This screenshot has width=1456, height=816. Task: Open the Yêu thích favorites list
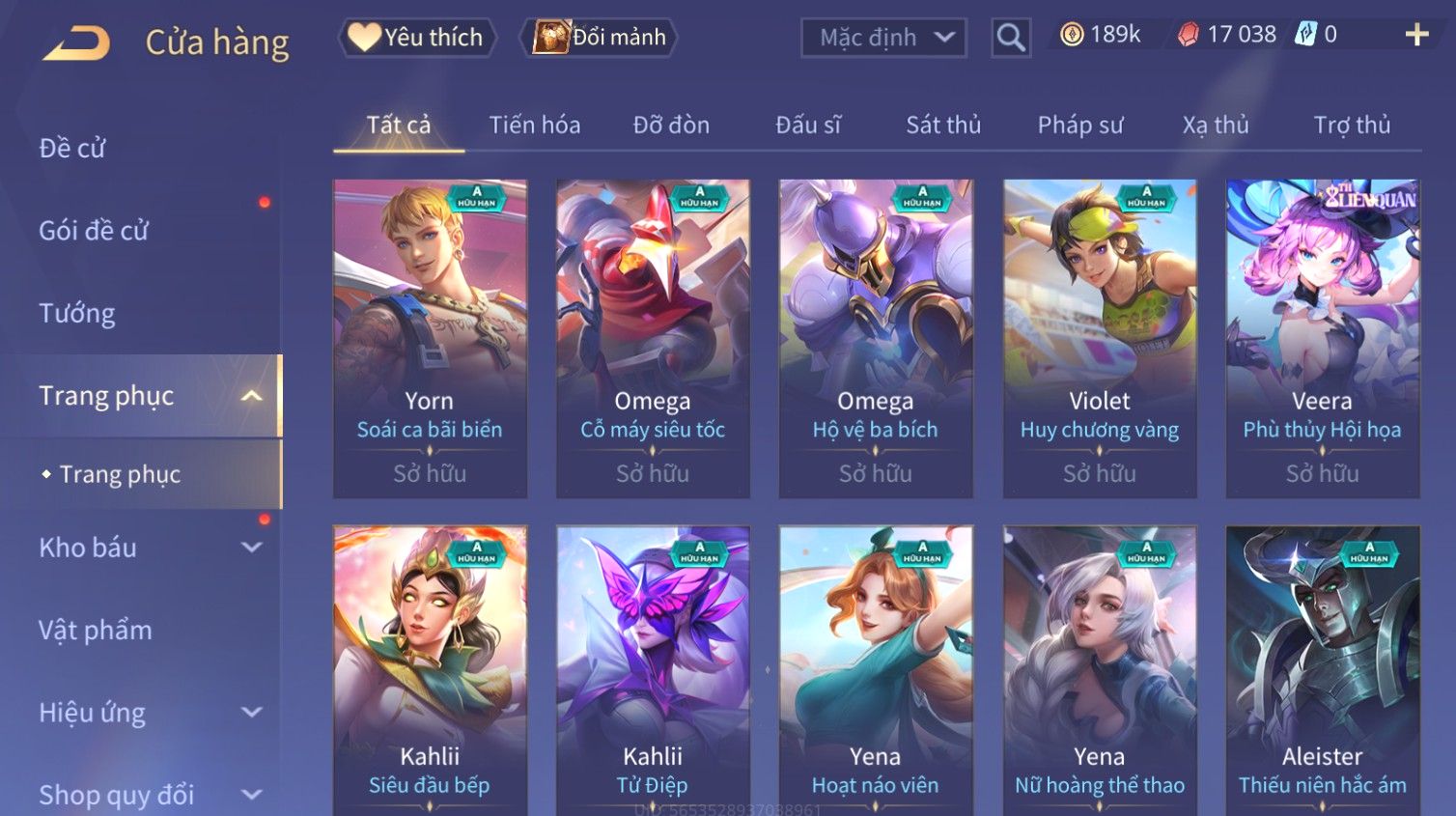417,38
